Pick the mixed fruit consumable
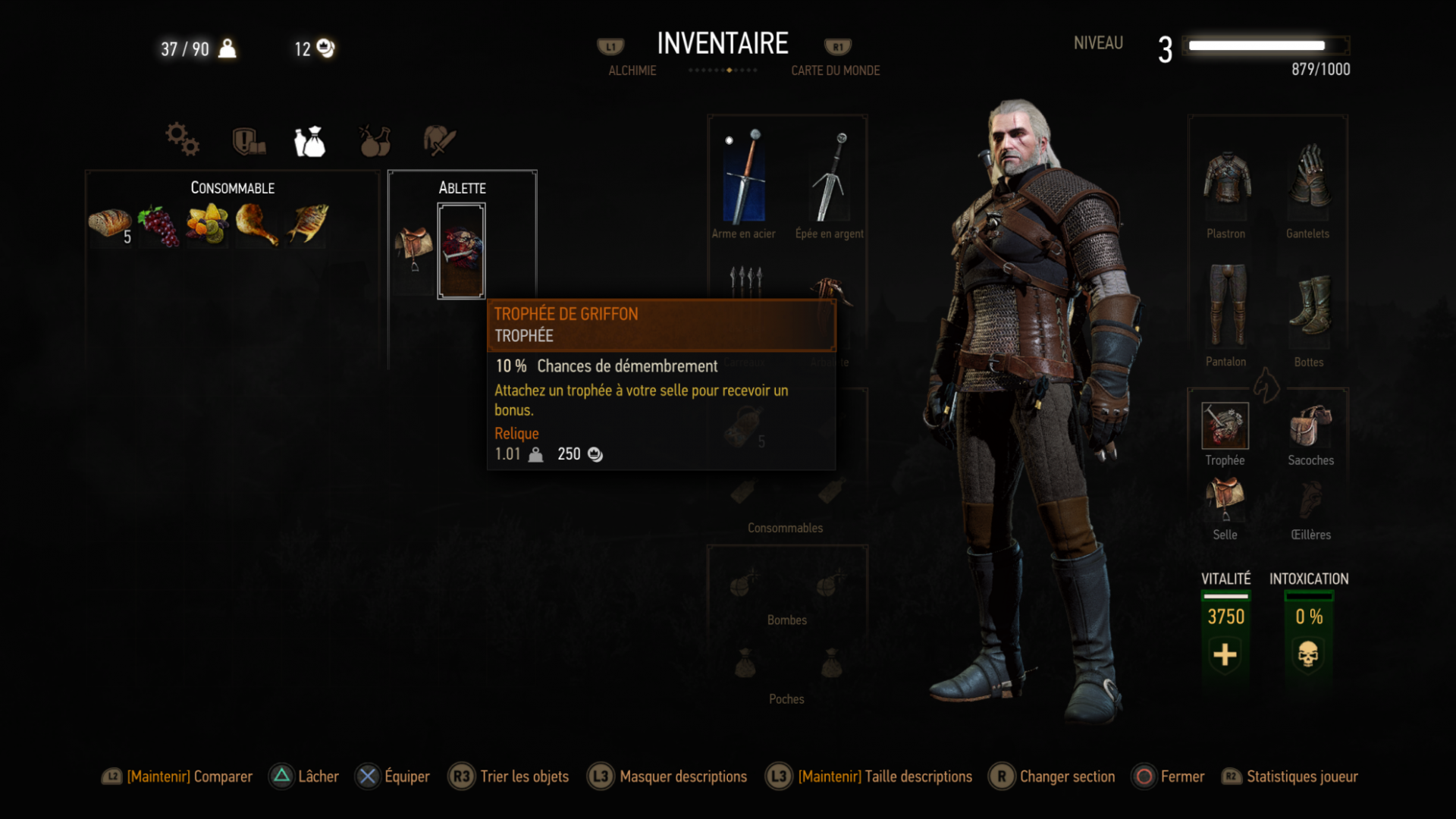This screenshot has height=819, width=1456. (x=208, y=224)
